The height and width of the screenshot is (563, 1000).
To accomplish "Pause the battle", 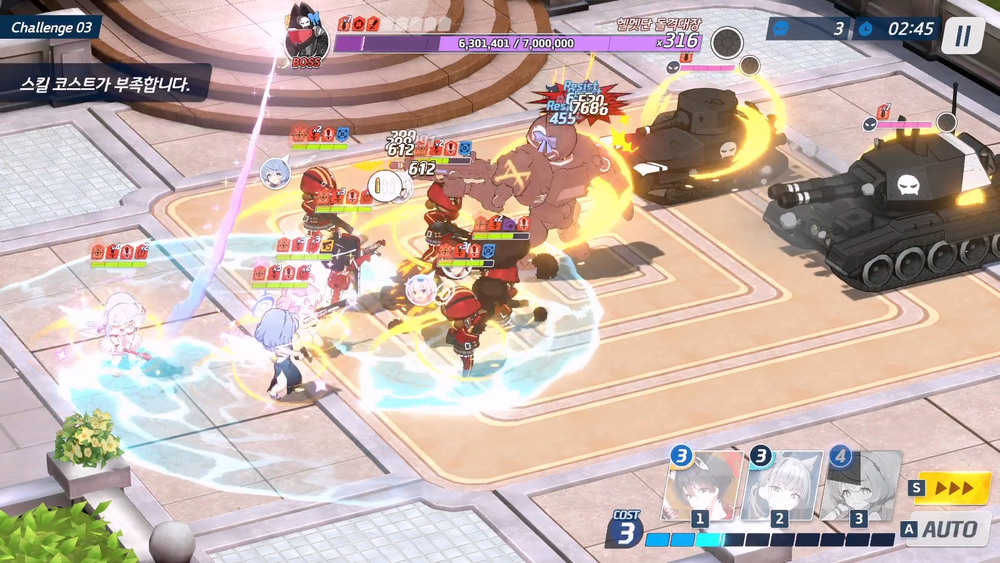I will (x=963, y=36).
